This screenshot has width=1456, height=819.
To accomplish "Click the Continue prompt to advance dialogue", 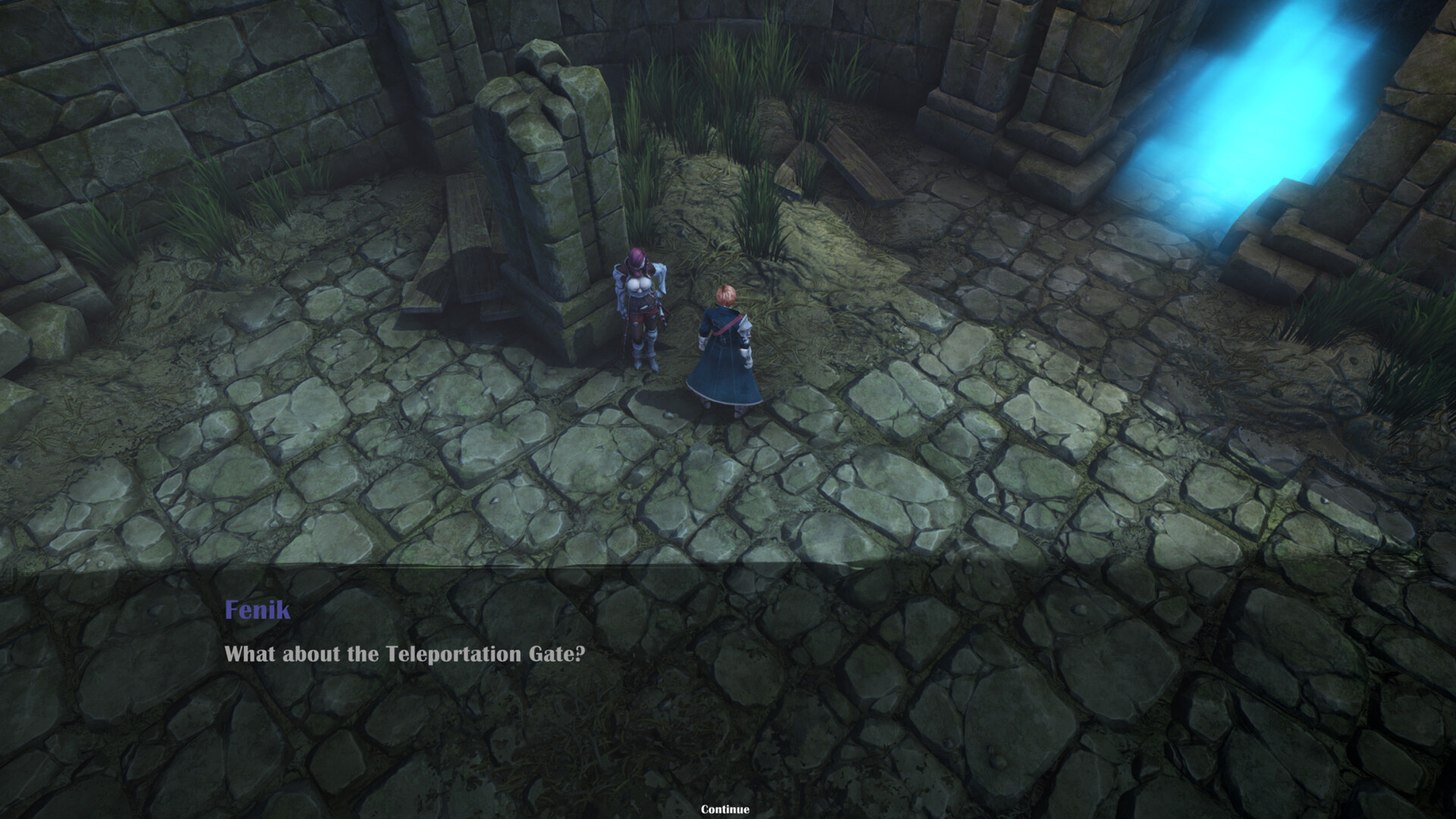I will pos(727,809).
